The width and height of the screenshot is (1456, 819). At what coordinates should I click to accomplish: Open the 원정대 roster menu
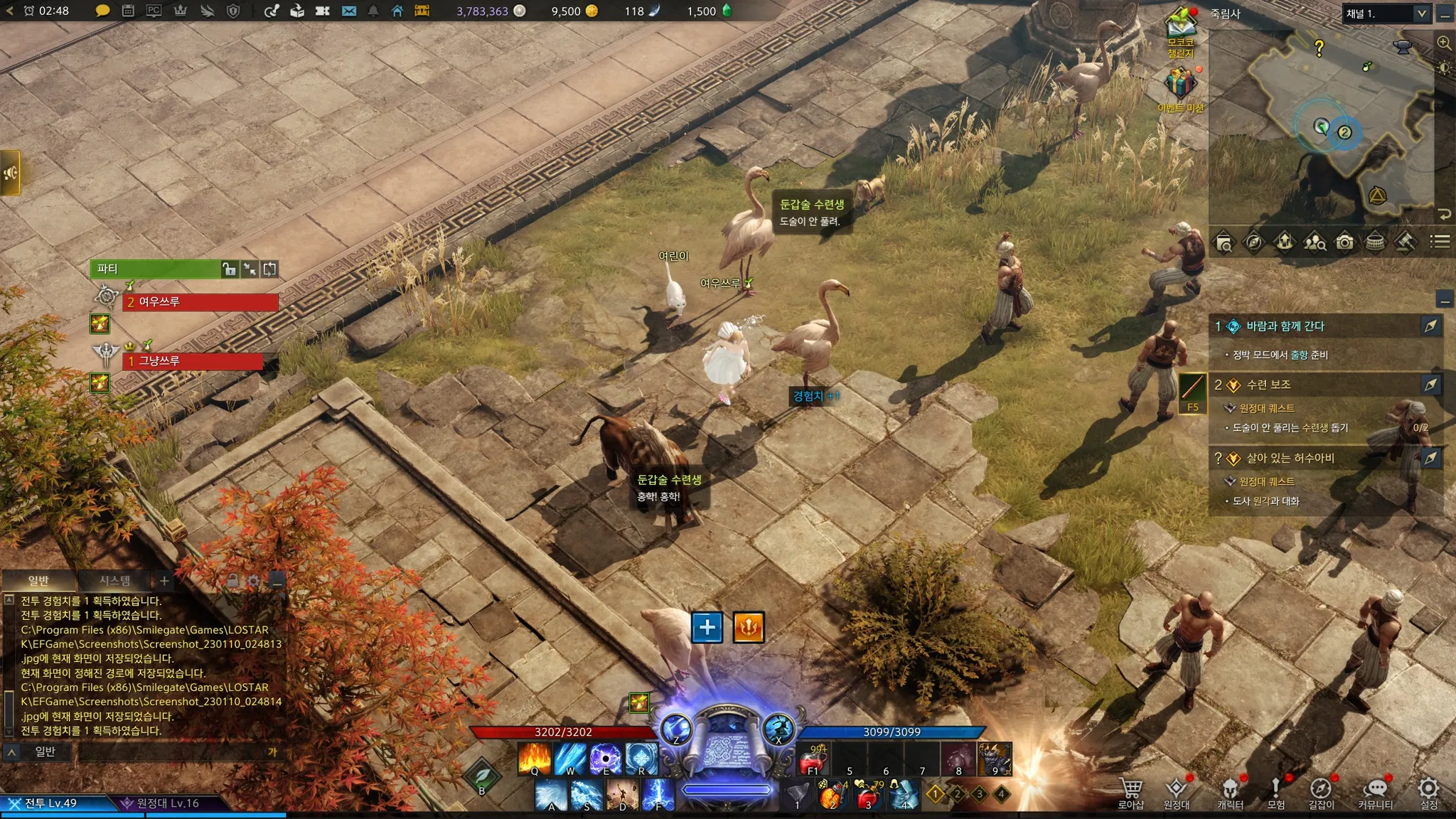tap(1177, 792)
